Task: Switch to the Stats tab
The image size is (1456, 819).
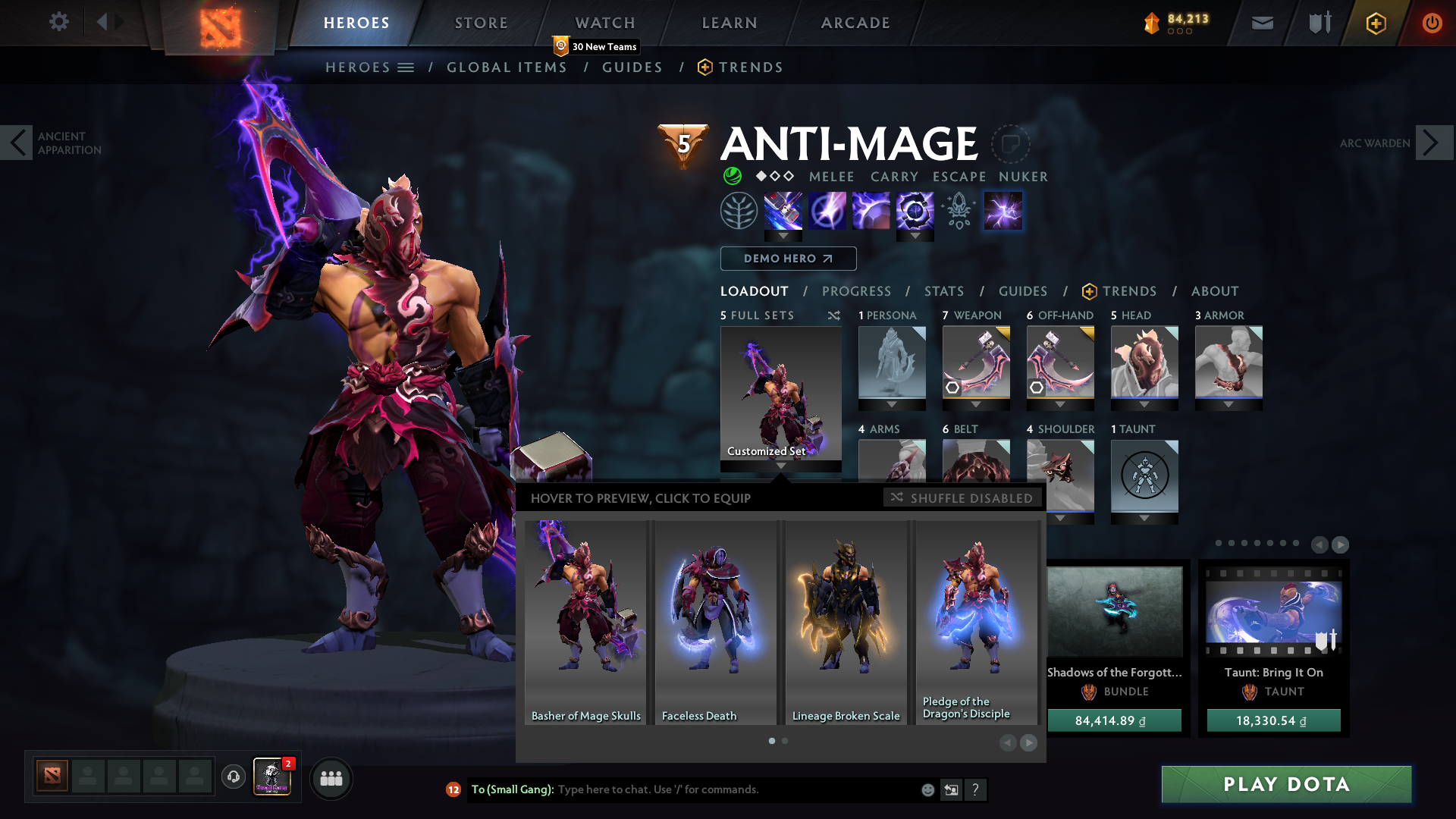Action: [x=944, y=291]
